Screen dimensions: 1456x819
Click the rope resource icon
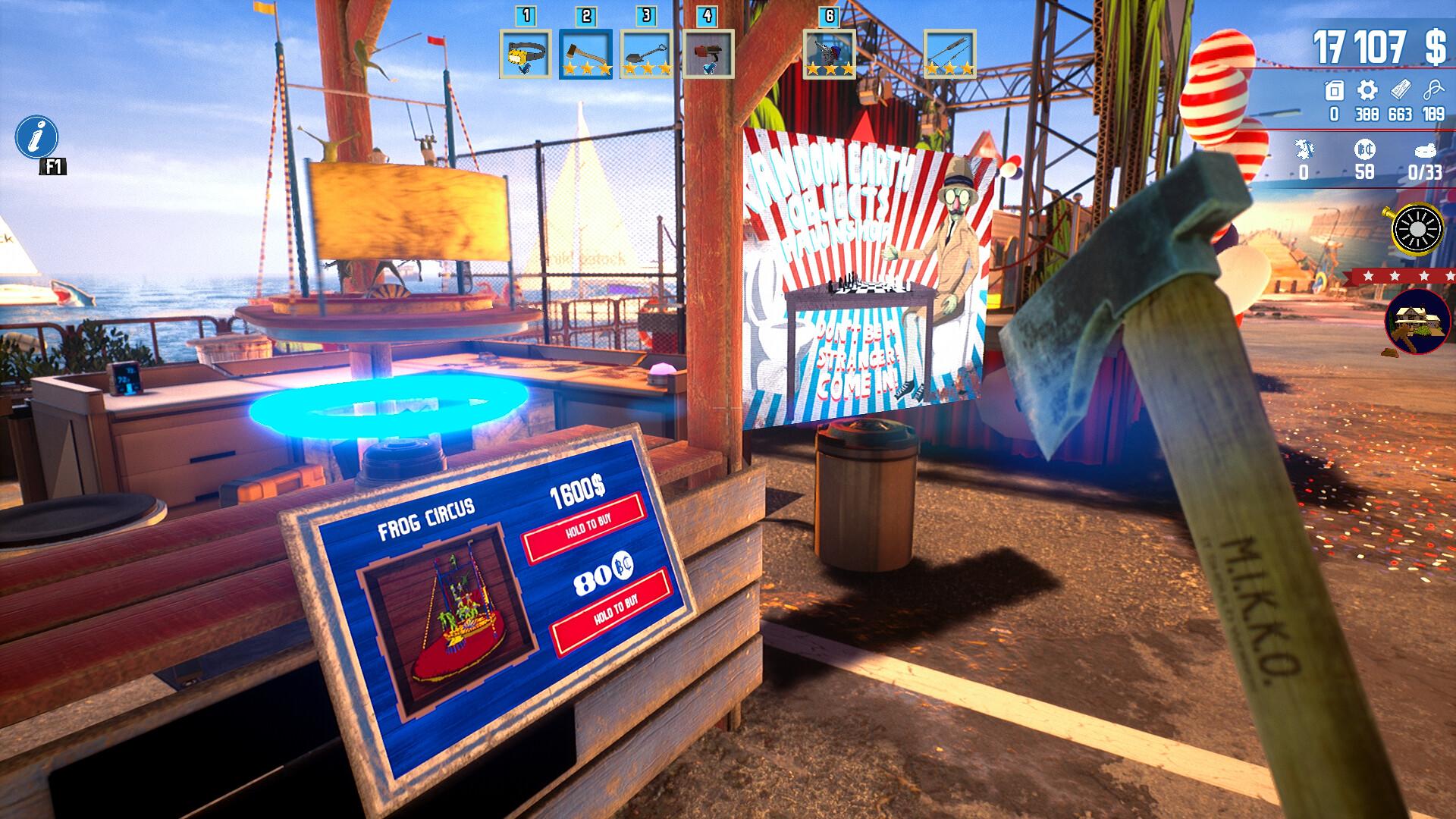coord(1434,88)
